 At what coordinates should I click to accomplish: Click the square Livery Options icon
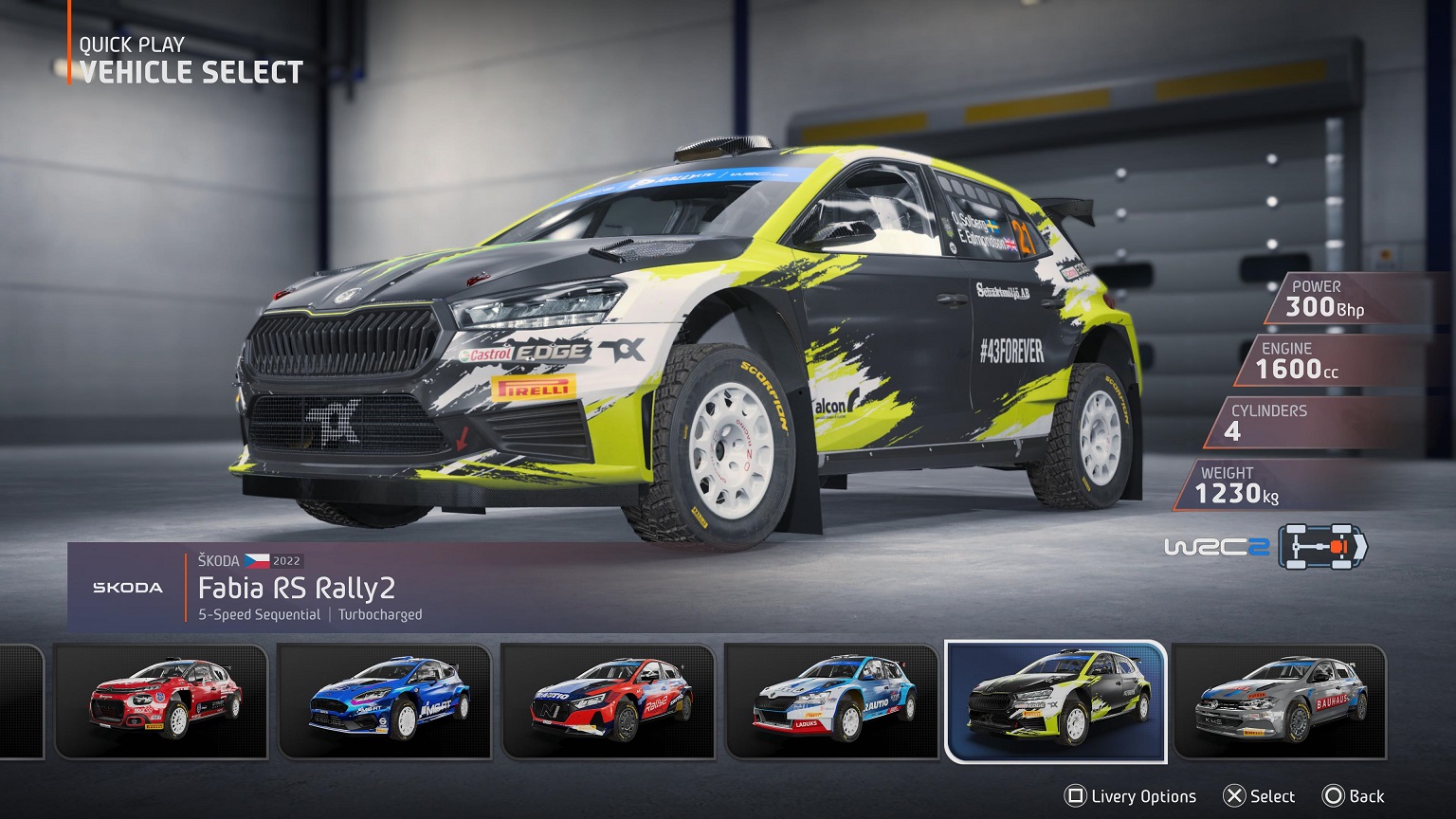(1076, 796)
